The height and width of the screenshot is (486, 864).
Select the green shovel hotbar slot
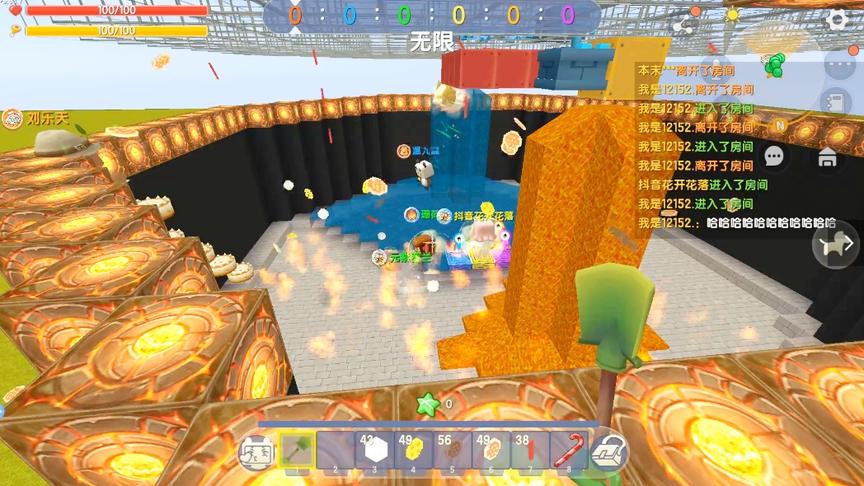click(297, 451)
